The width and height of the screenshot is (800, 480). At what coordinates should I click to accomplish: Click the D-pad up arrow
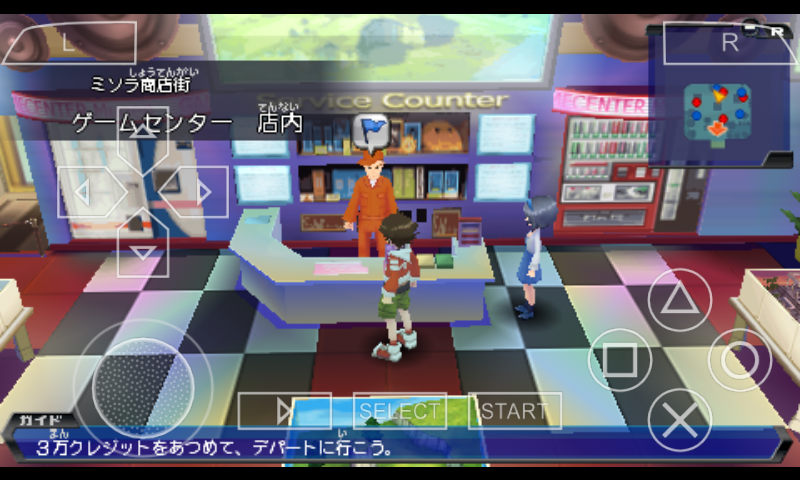tap(143, 133)
